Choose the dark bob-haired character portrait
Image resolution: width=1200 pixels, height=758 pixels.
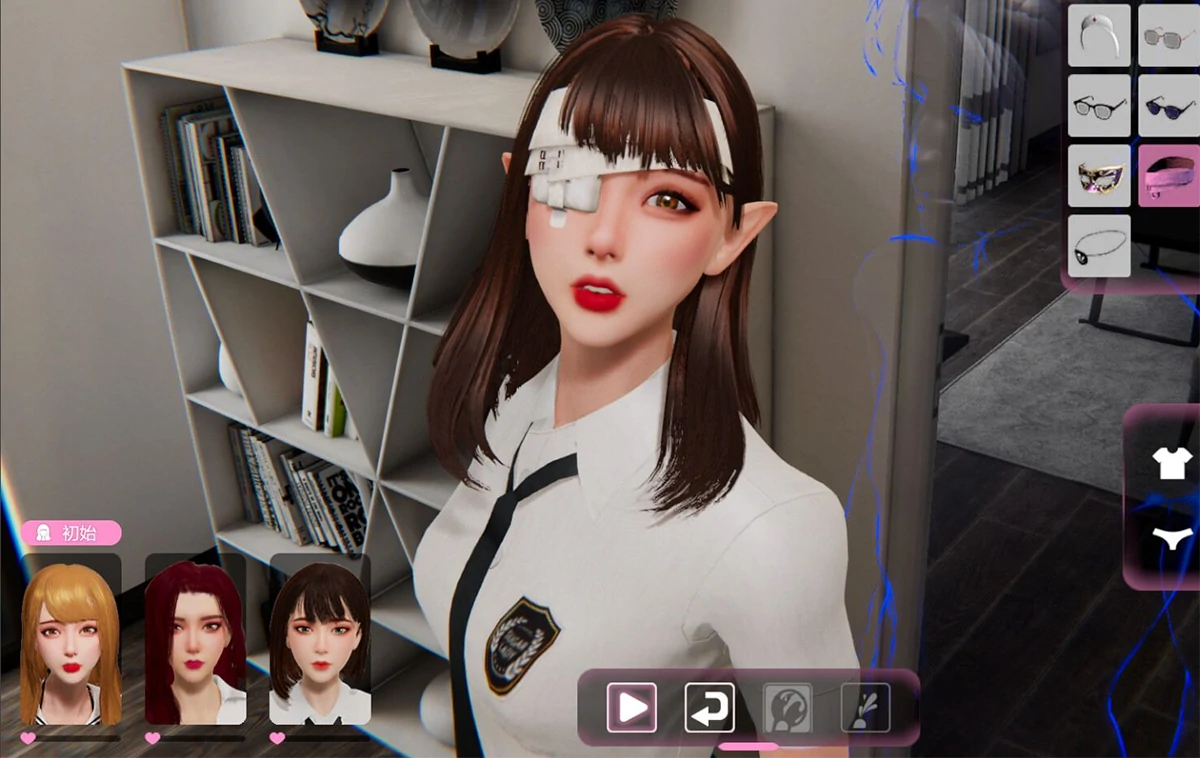[x=320, y=639]
